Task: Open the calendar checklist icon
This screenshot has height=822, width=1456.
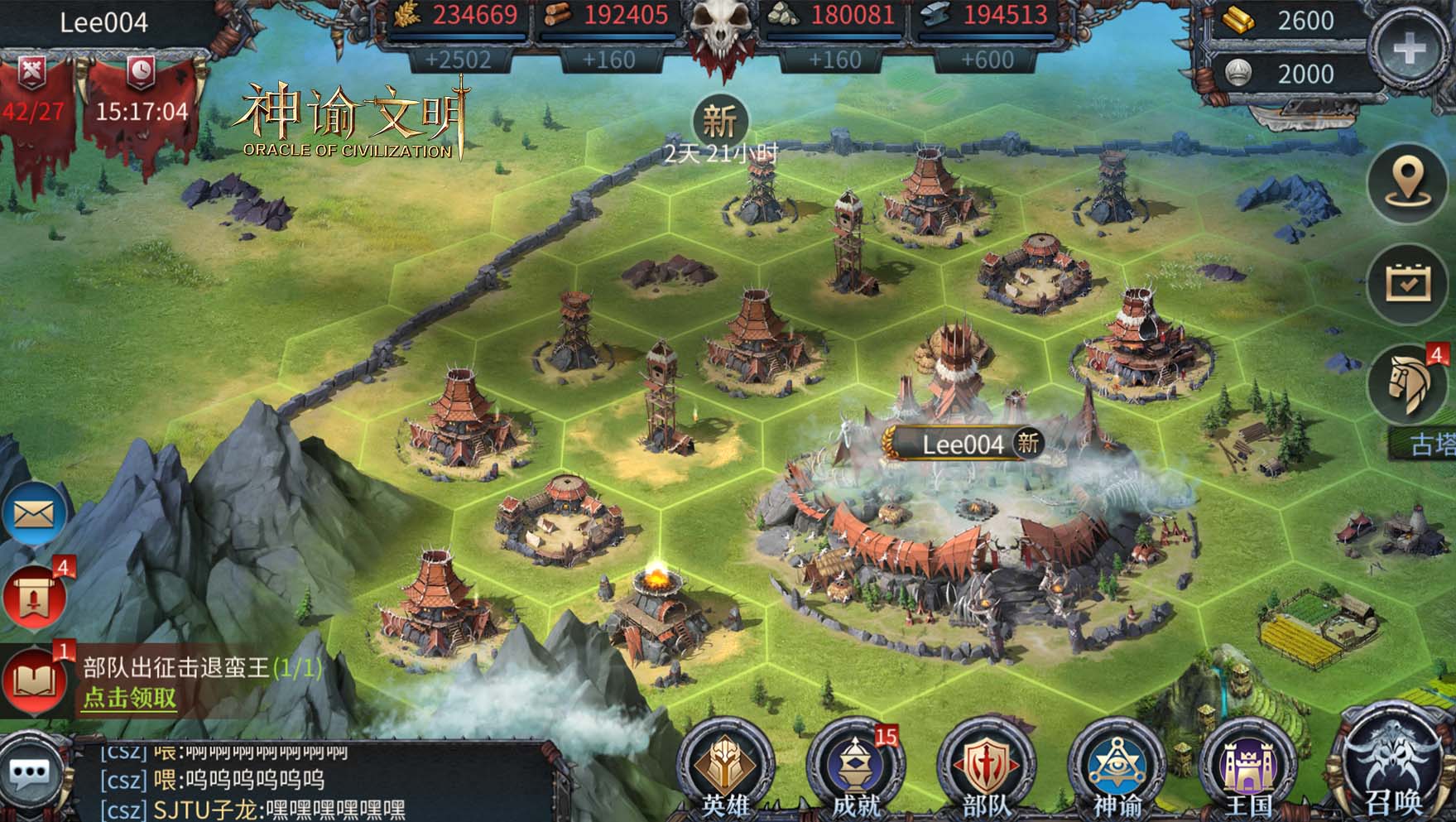Action: [1407, 283]
